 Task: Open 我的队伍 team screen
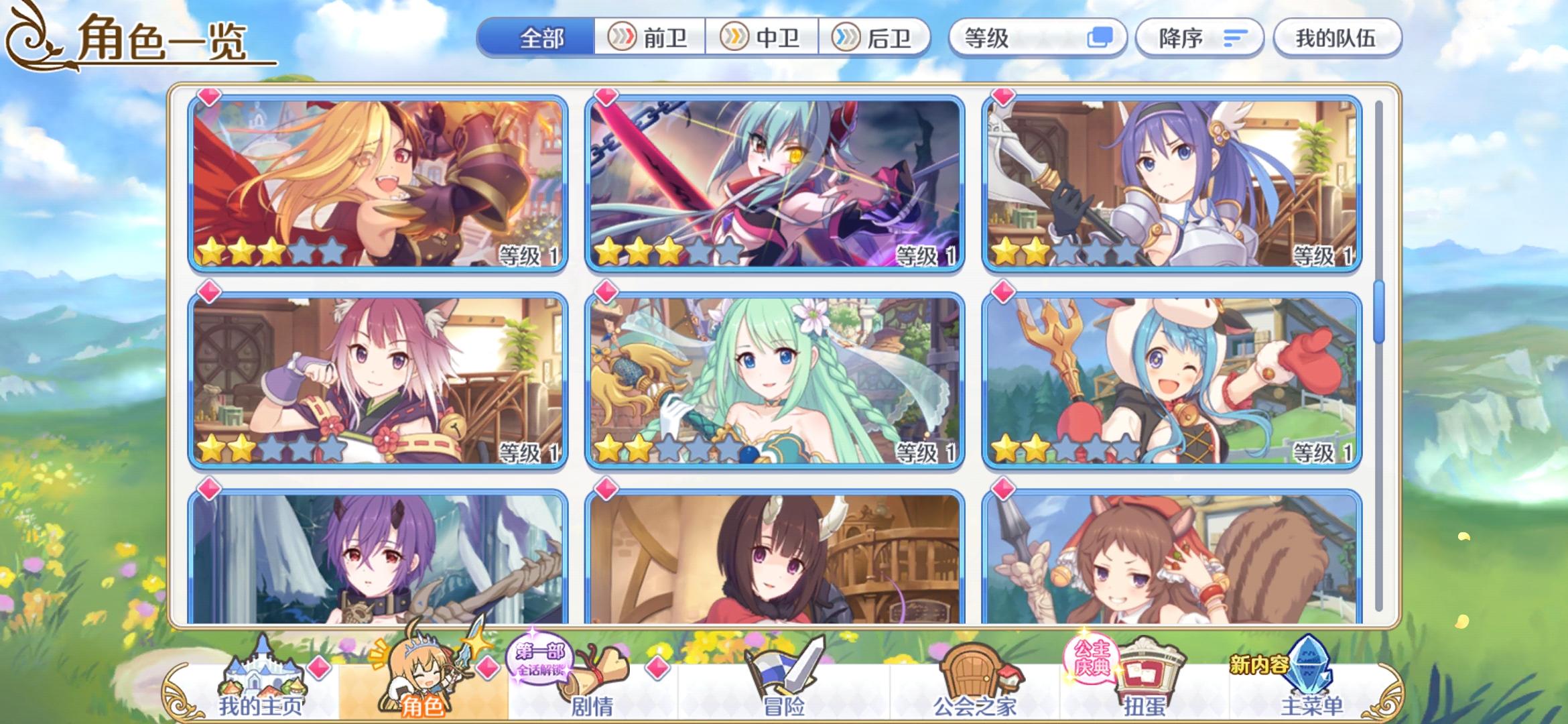(x=1336, y=38)
